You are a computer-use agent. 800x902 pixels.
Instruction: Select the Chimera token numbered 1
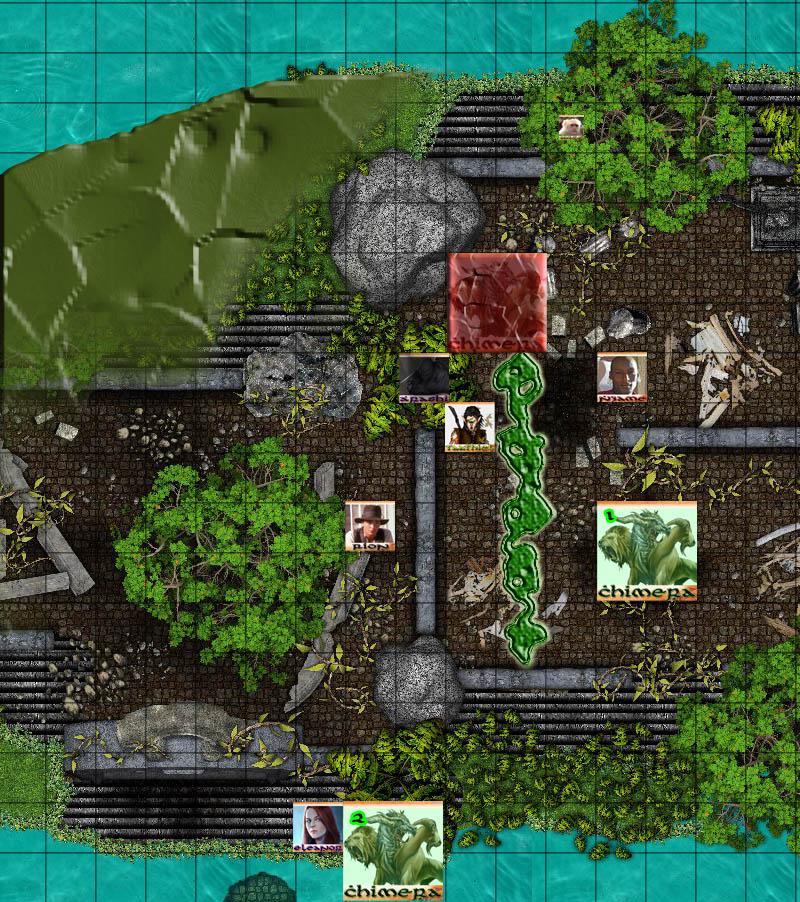coord(646,551)
